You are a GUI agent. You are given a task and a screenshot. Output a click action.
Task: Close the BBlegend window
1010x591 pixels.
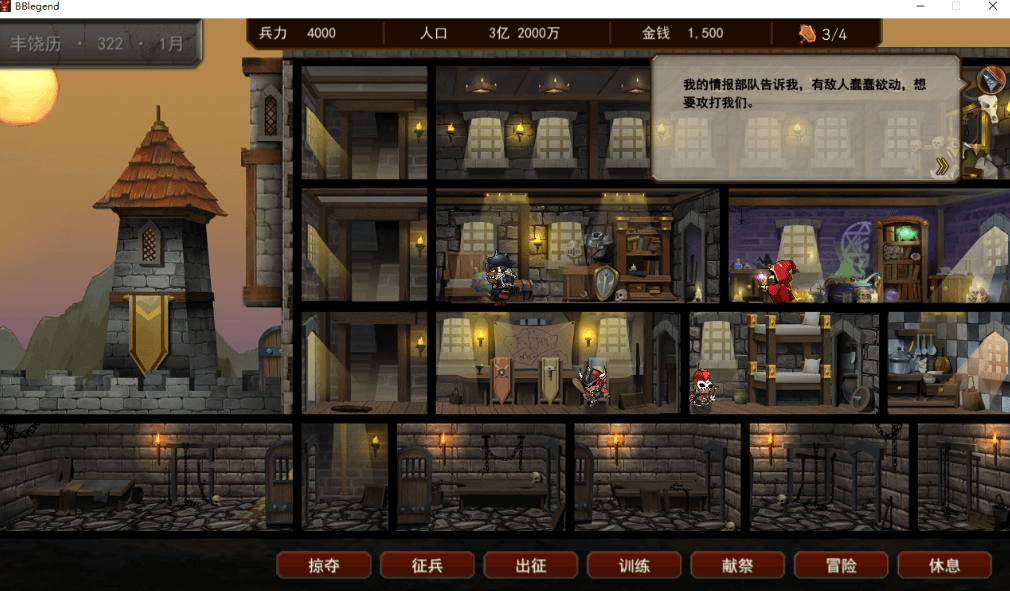(x=992, y=6)
